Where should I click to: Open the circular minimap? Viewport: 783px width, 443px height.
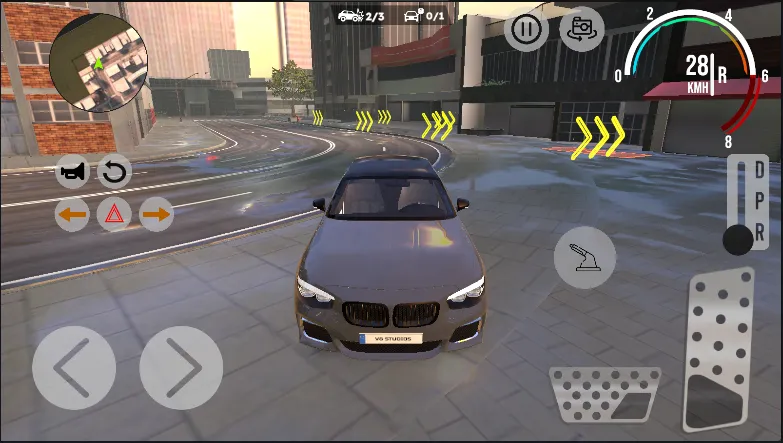pyautogui.click(x=99, y=63)
